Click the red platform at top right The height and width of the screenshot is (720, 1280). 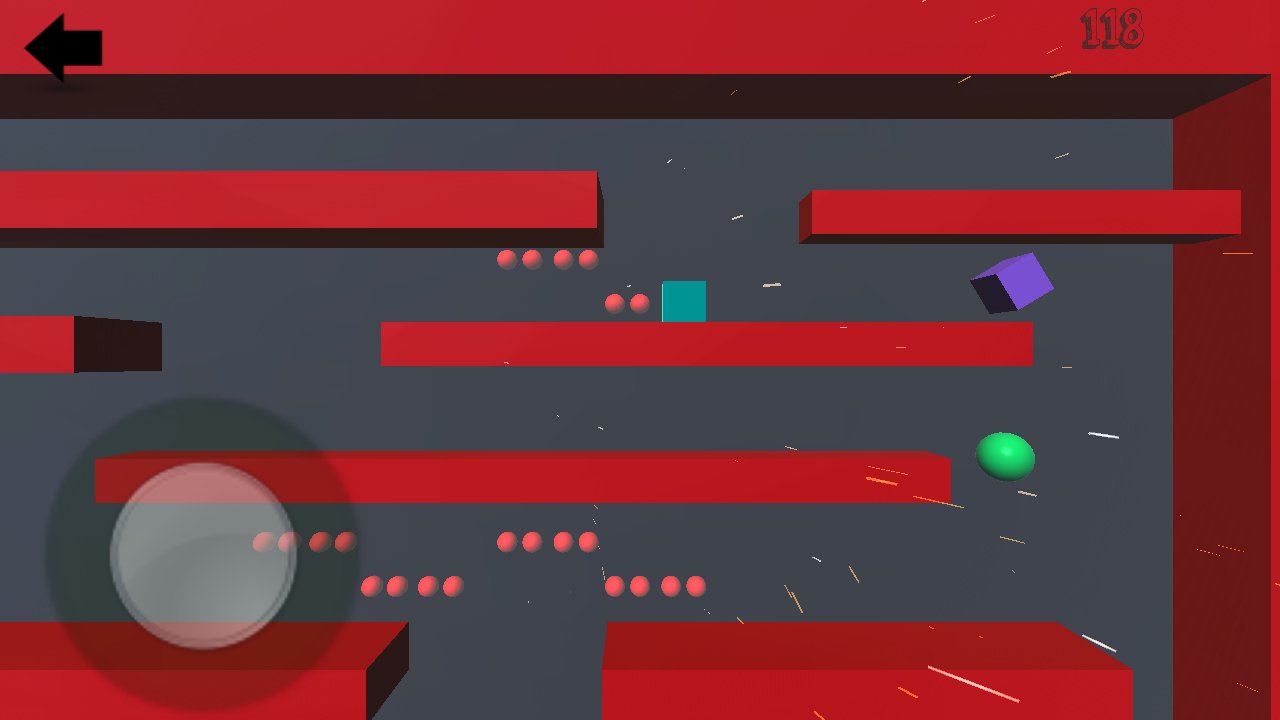(x=1020, y=210)
